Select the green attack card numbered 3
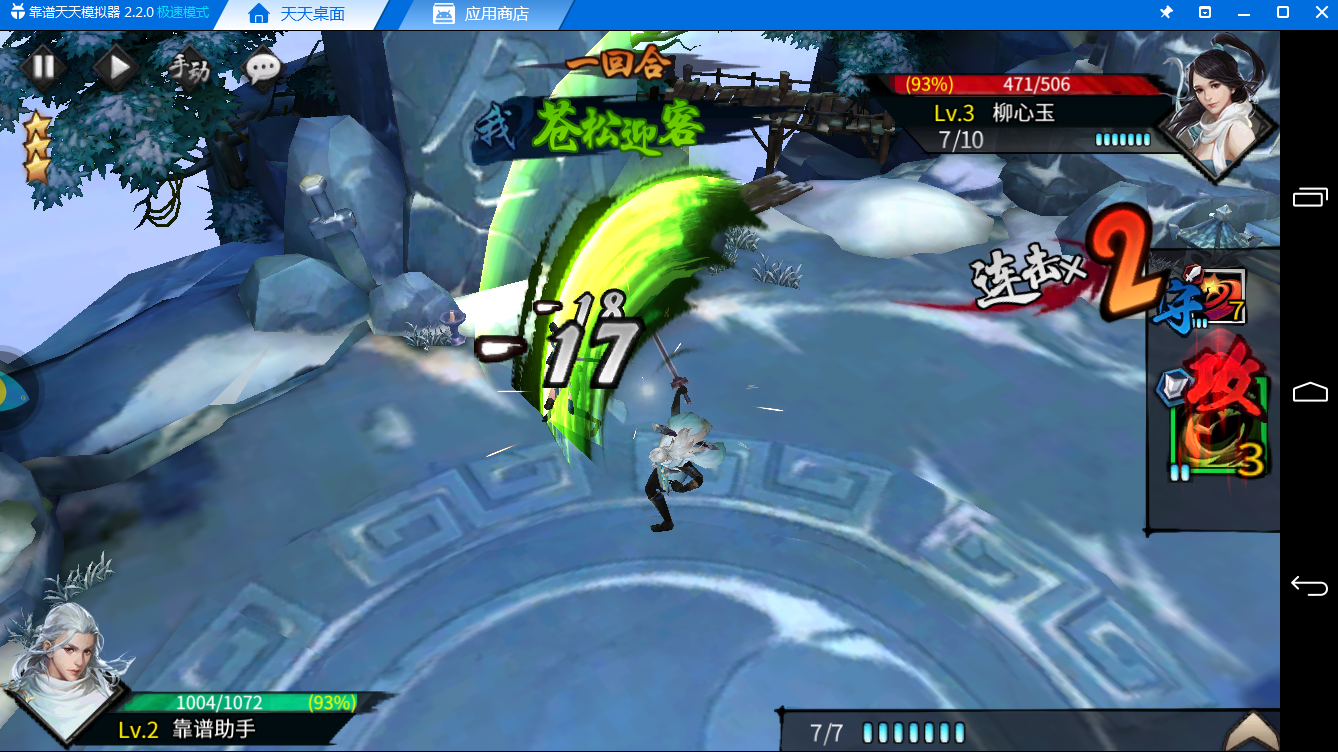 click(1220, 425)
